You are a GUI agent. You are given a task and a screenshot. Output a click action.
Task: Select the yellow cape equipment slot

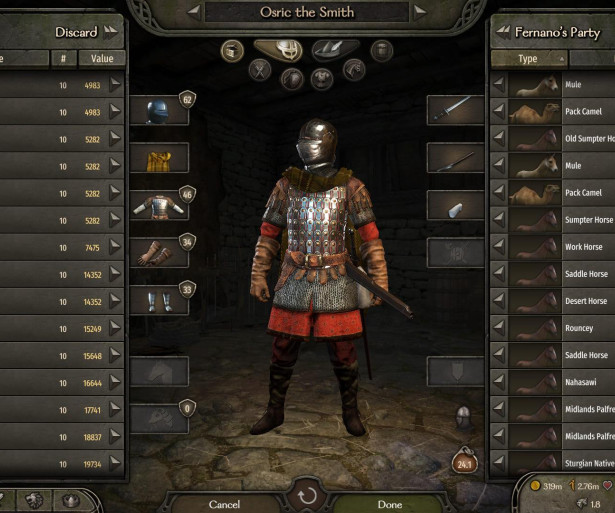tap(159, 158)
